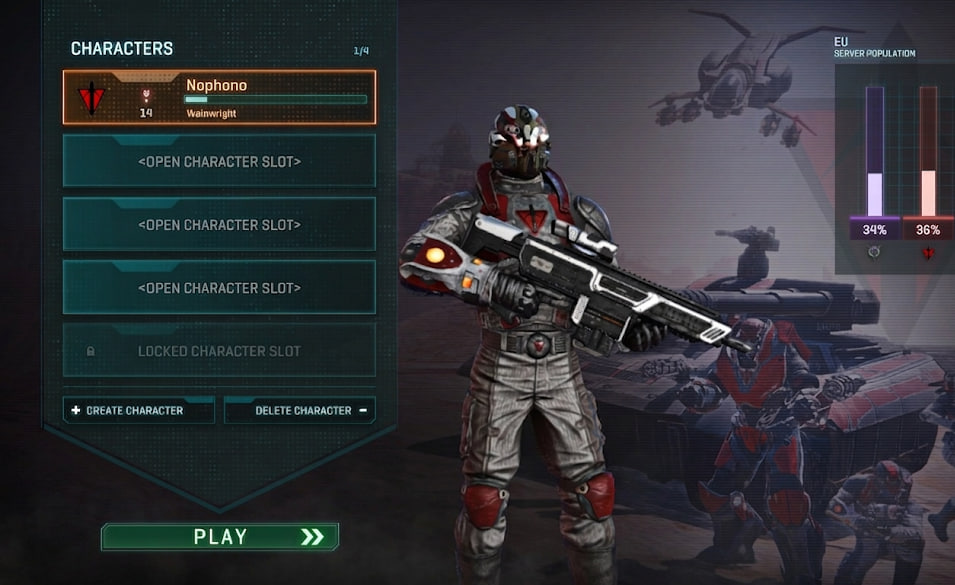The image size is (955, 585).
Task: Select the Nophono character entry
Action: (219, 97)
